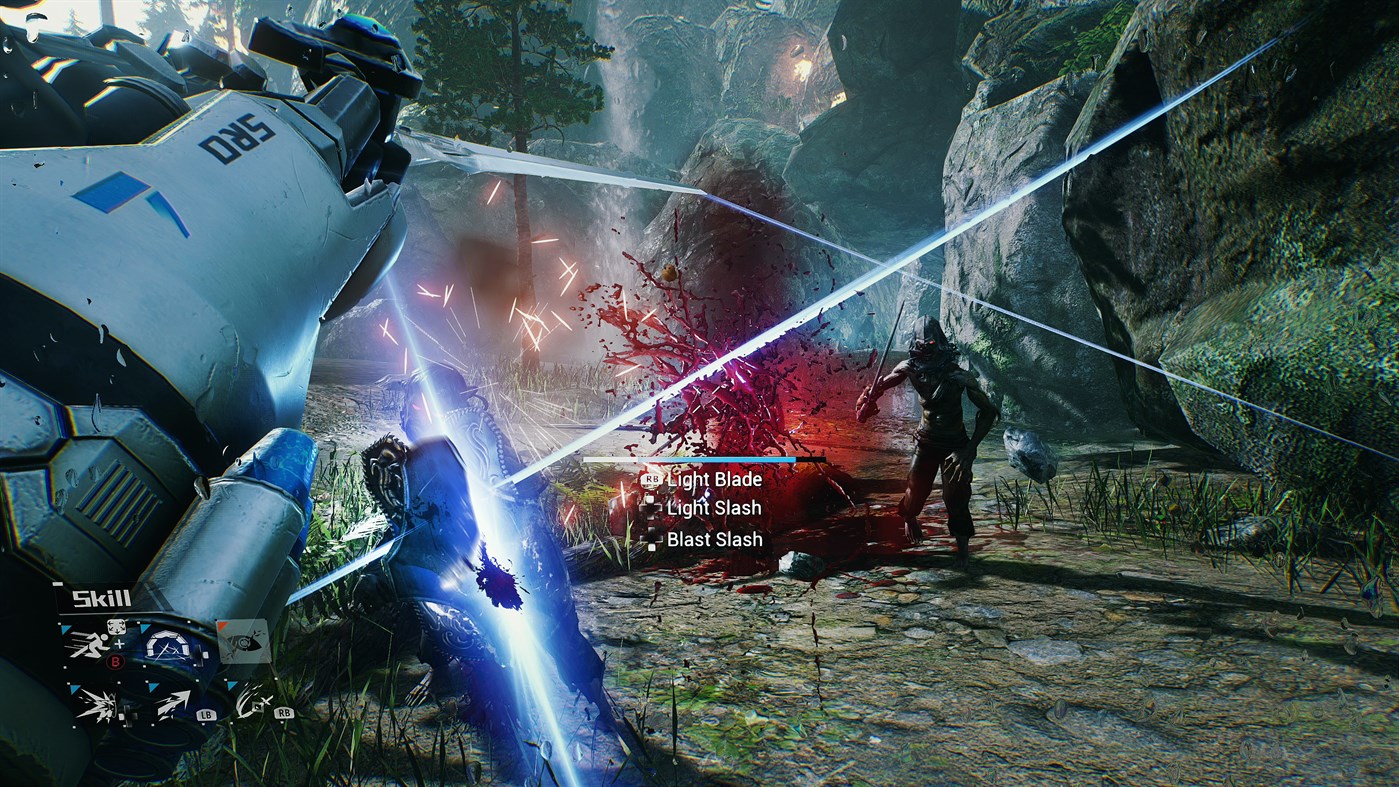Click the dome shield skill icon
Viewport: 1399px width, 787px height.
[x=168, y=647]
